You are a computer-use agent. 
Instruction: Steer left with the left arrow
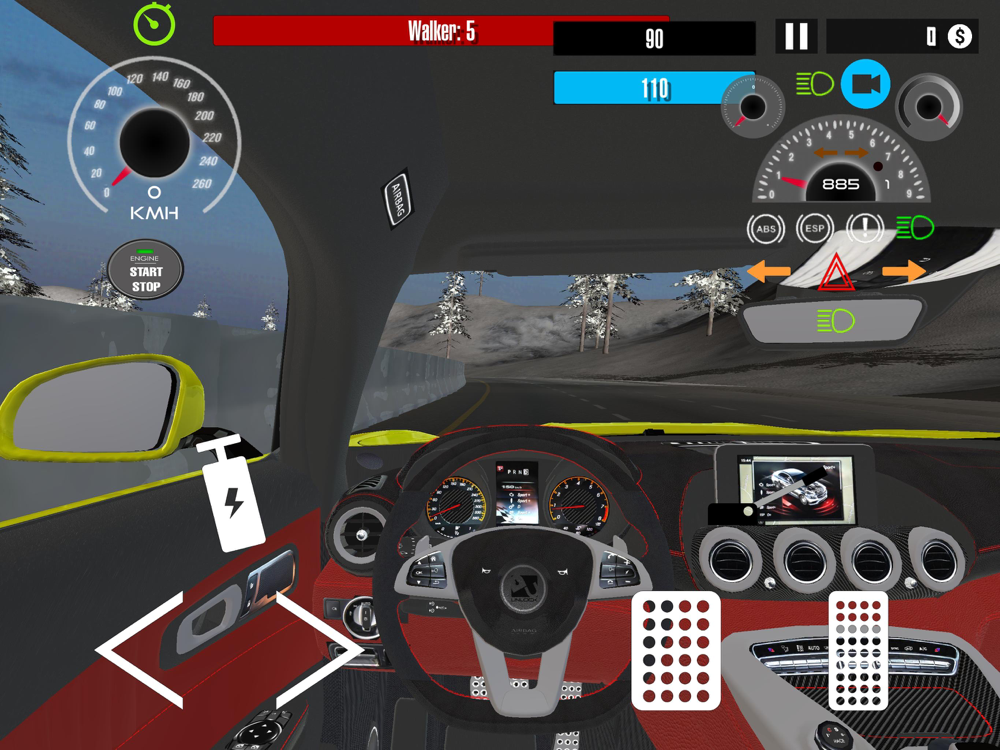coord(140,650)
